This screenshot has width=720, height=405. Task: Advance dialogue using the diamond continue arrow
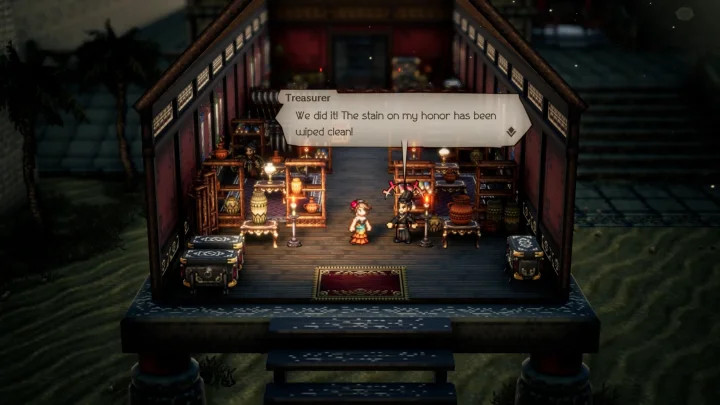tap(510, 130)
